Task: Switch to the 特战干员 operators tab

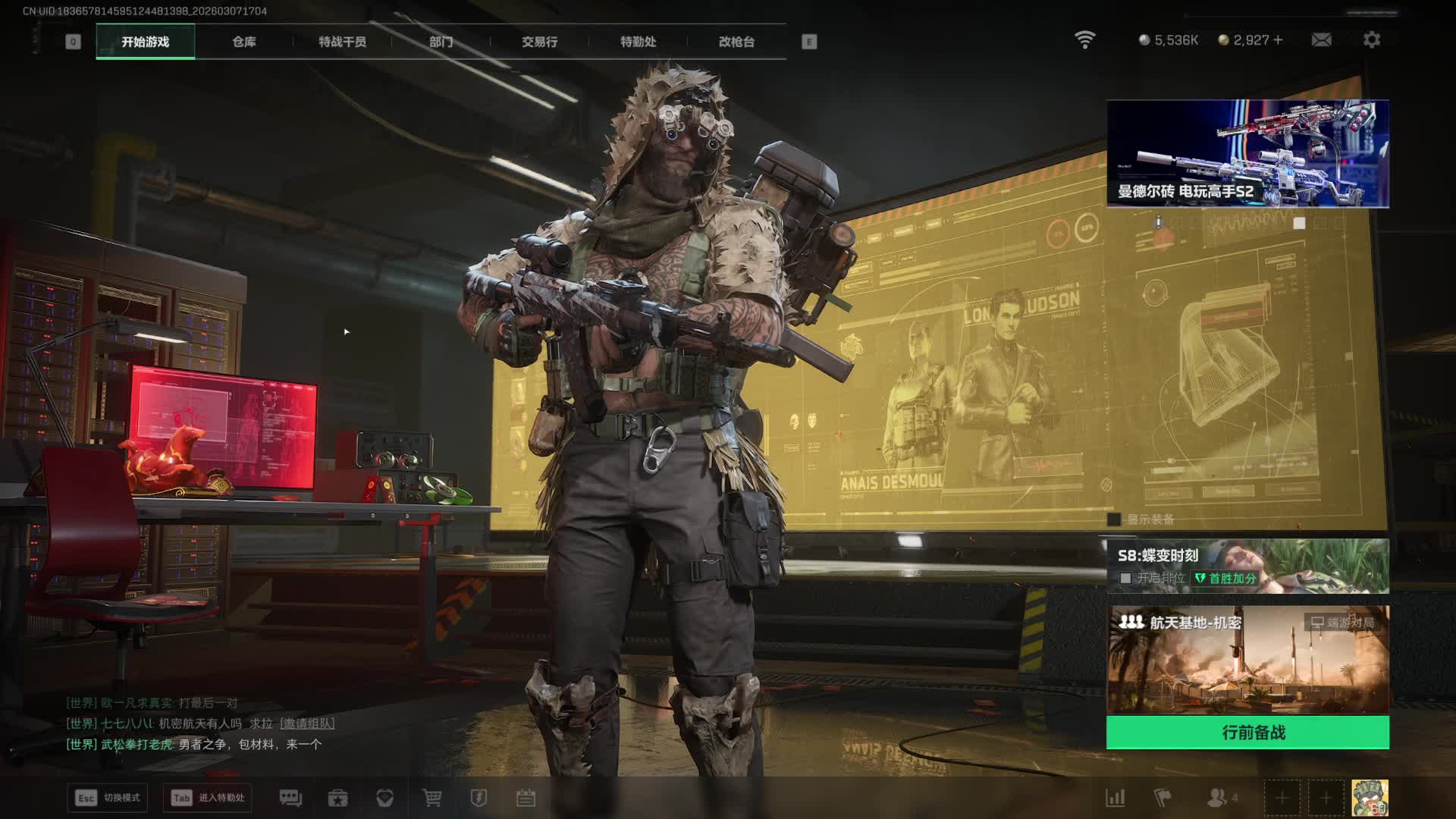Action: click(x=342, y=42)
